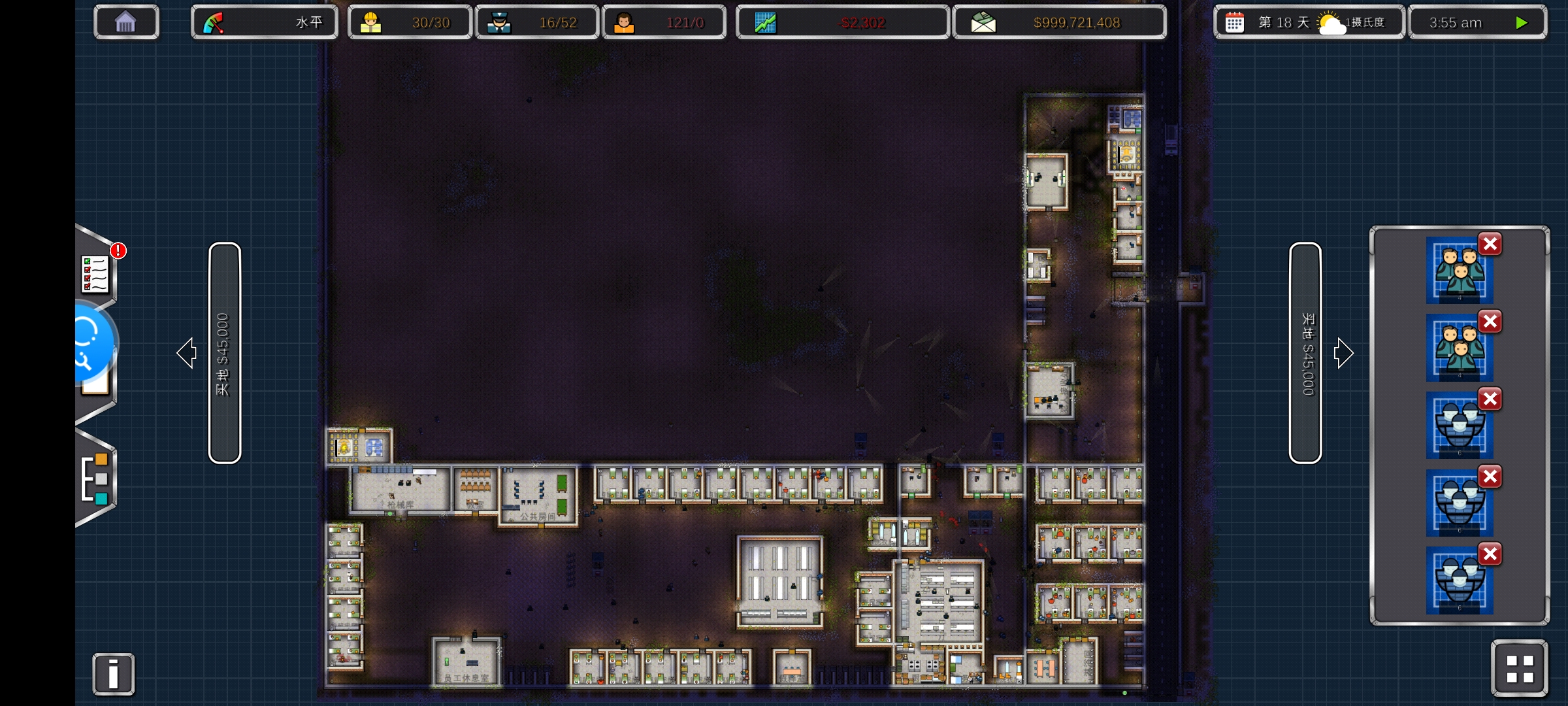Open the bank balance $999,721,408 panel

[x=1059, y=23]
